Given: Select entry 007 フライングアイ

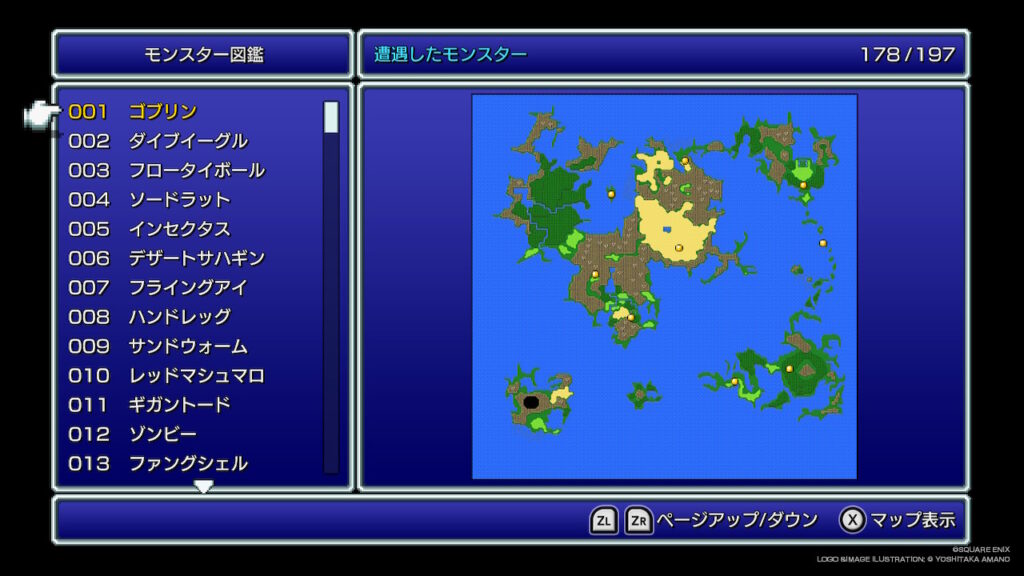Looking at the screenshot, I should click(x=187, y=288).
